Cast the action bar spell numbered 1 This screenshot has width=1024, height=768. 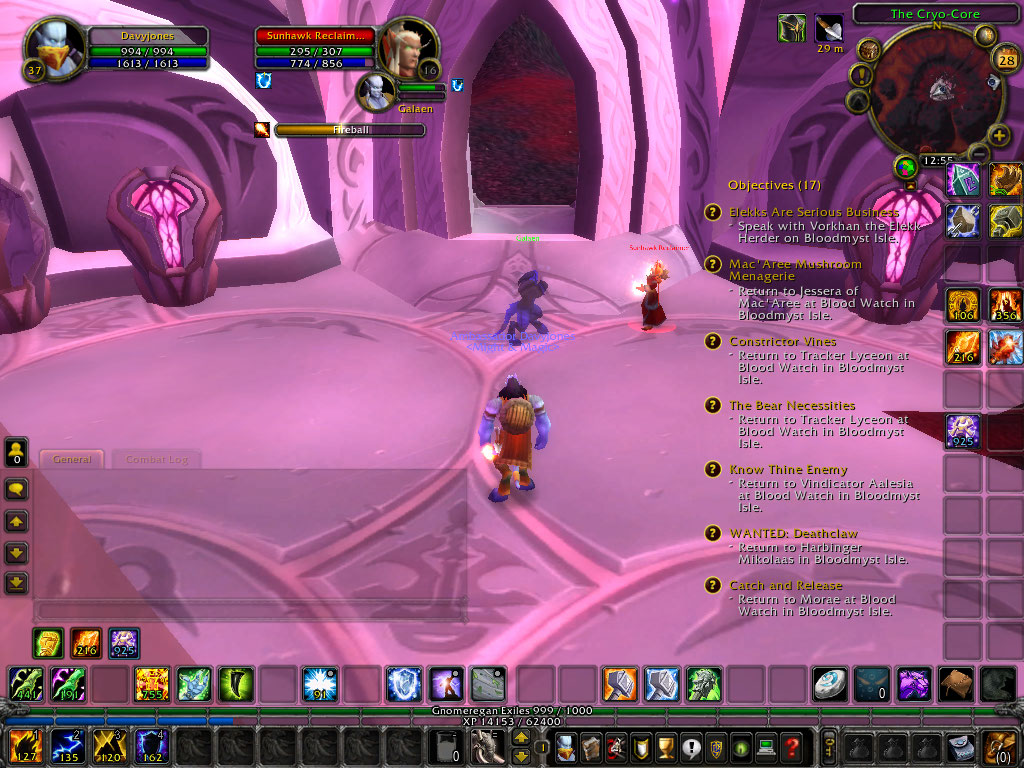[x=24, y=746]
